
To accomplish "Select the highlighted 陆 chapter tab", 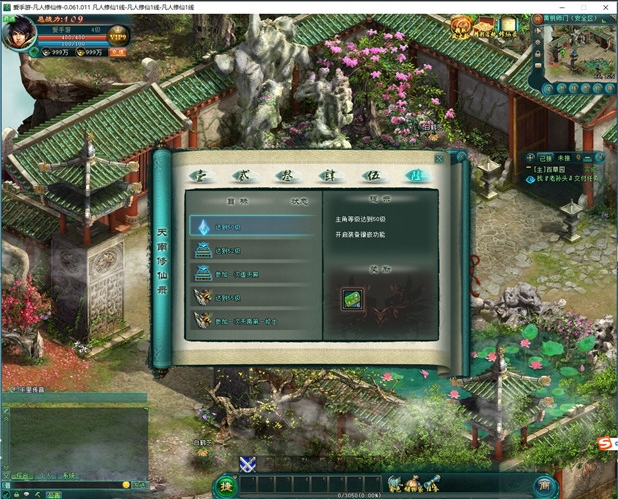I will (x=410, y=175).
